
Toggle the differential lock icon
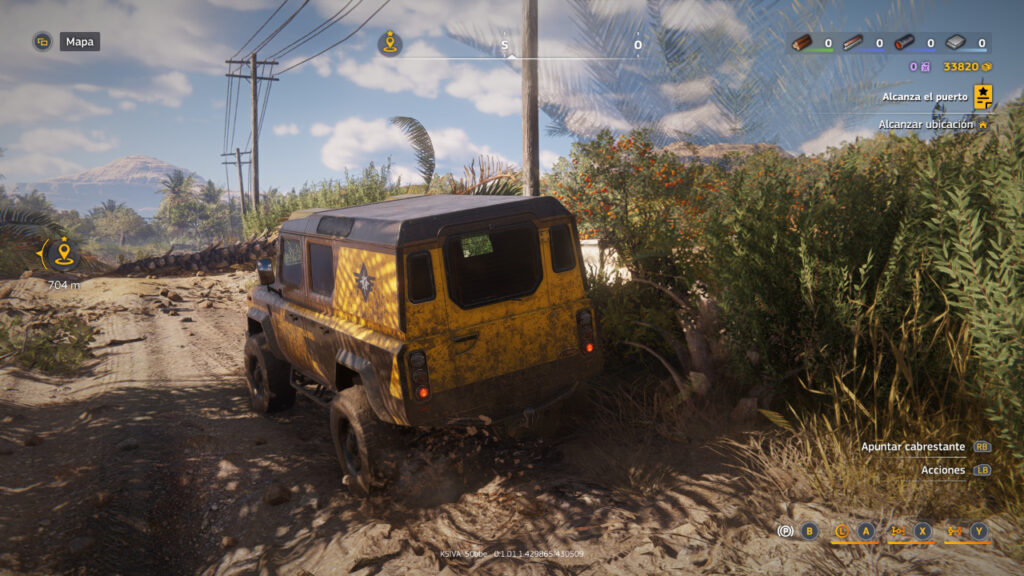(898, 531)
